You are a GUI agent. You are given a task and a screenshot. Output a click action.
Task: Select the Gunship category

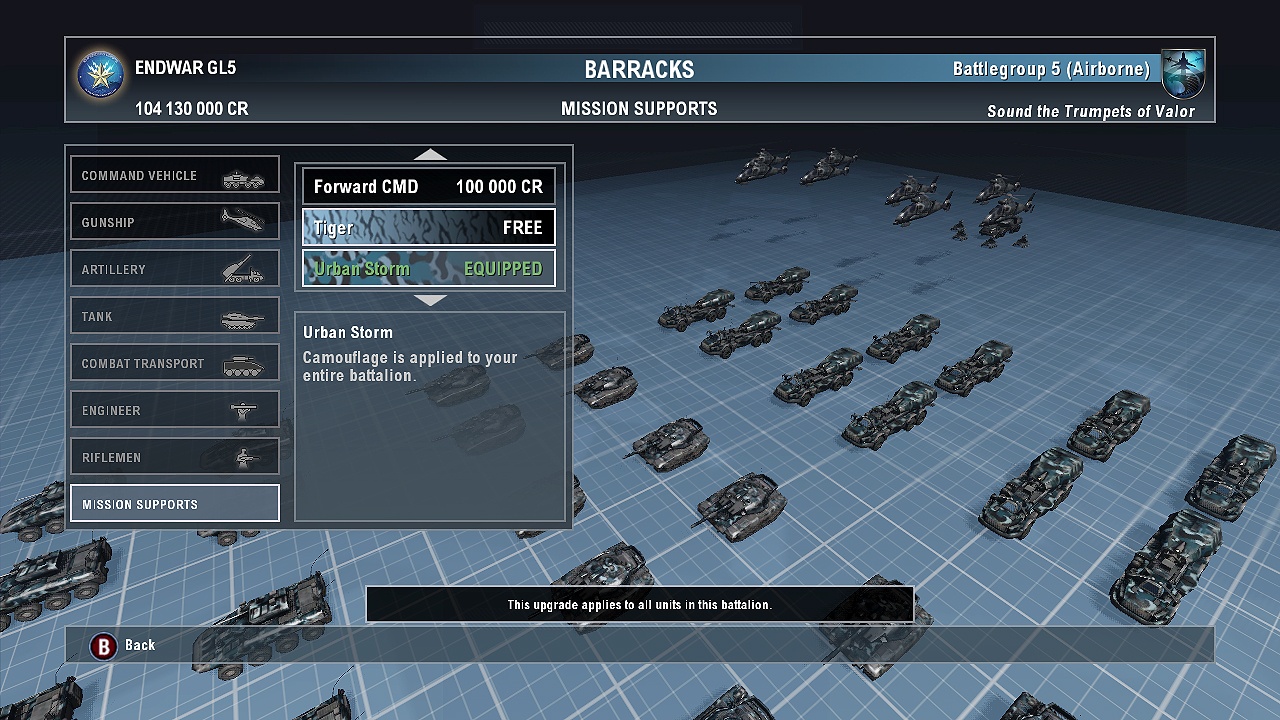175,222
